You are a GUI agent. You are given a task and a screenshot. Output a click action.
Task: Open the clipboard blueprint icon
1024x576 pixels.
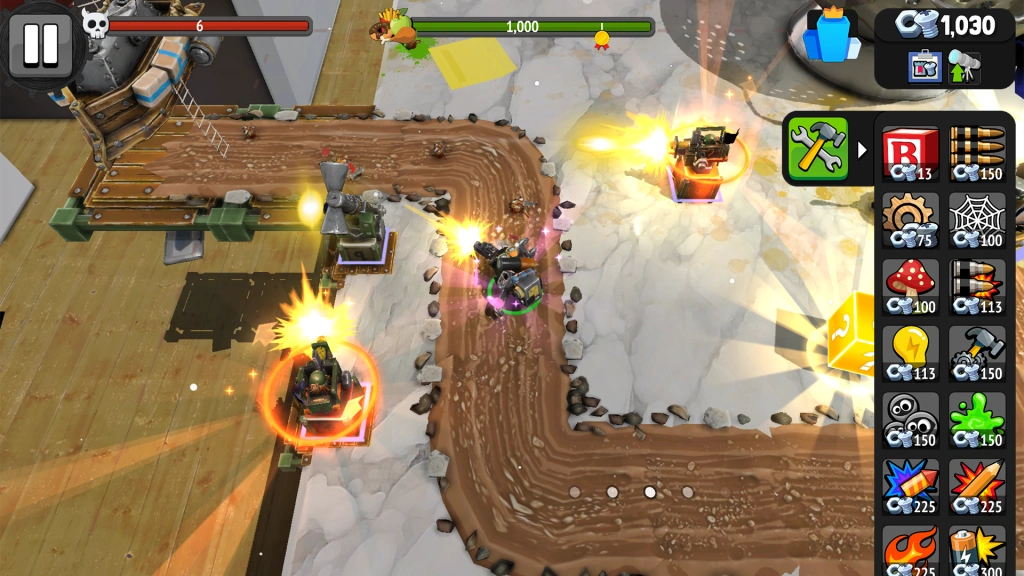click(925, 66)
